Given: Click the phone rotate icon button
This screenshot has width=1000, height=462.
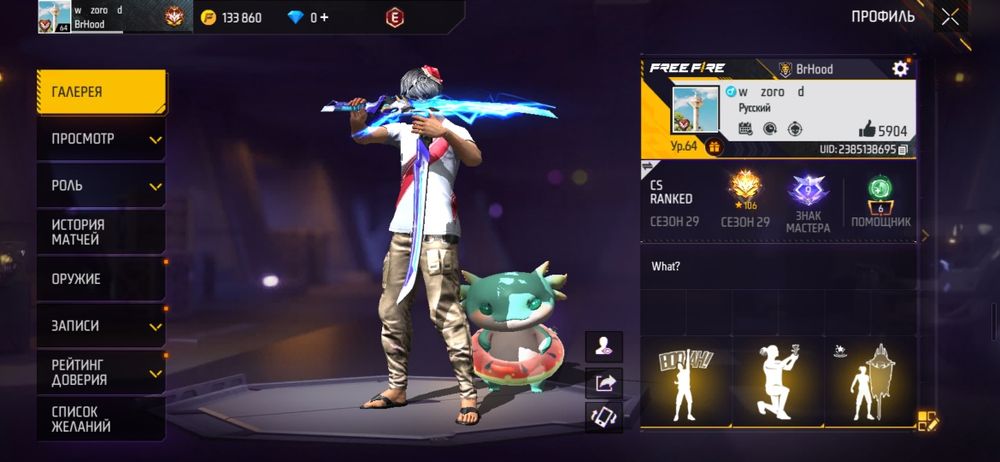Looking at the screenshot, I should 604,417.
